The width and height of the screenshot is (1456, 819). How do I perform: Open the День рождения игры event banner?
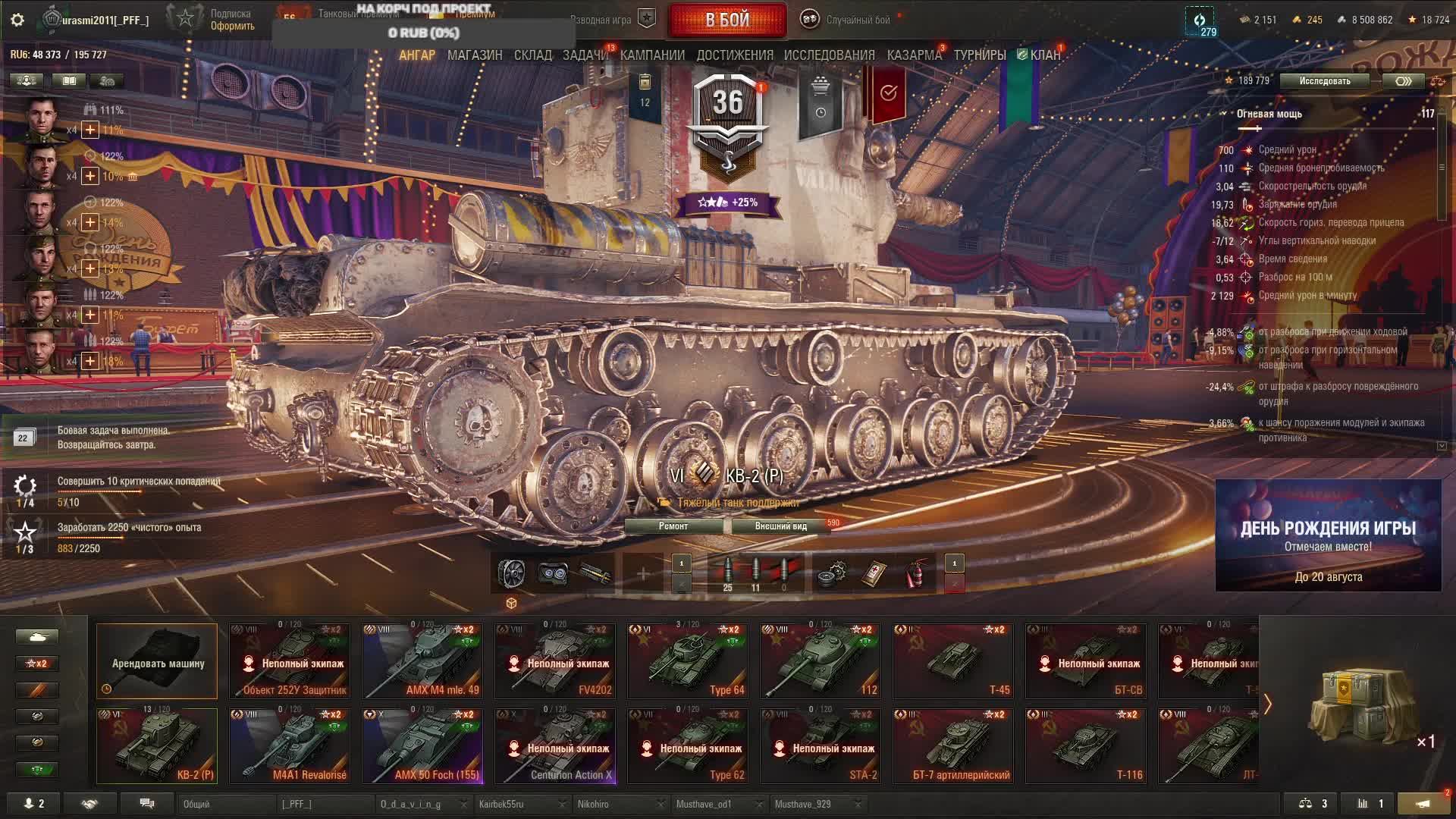click(x=1328, y=535)
